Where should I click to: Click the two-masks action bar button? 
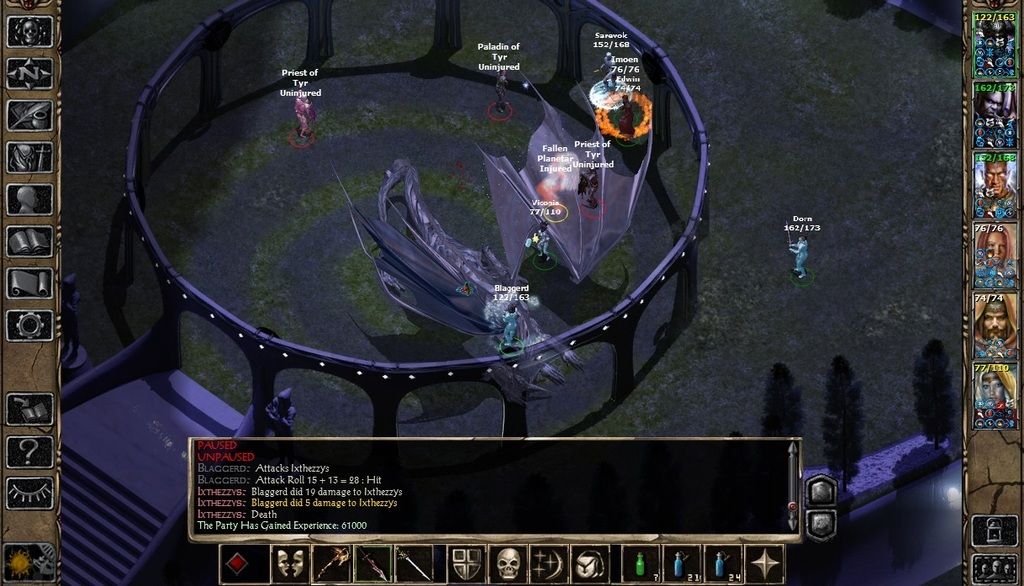click(289, 564)
